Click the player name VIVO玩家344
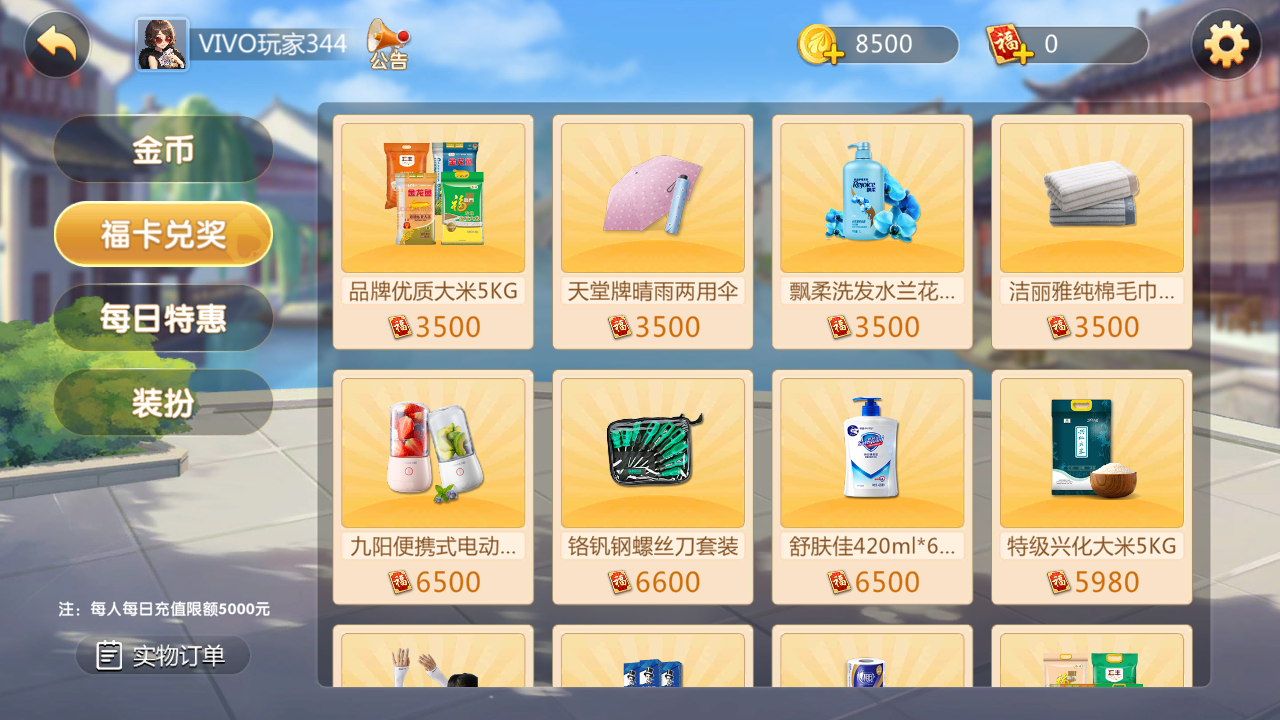Viewport: 1280px width, 720px height. point(271,44)
